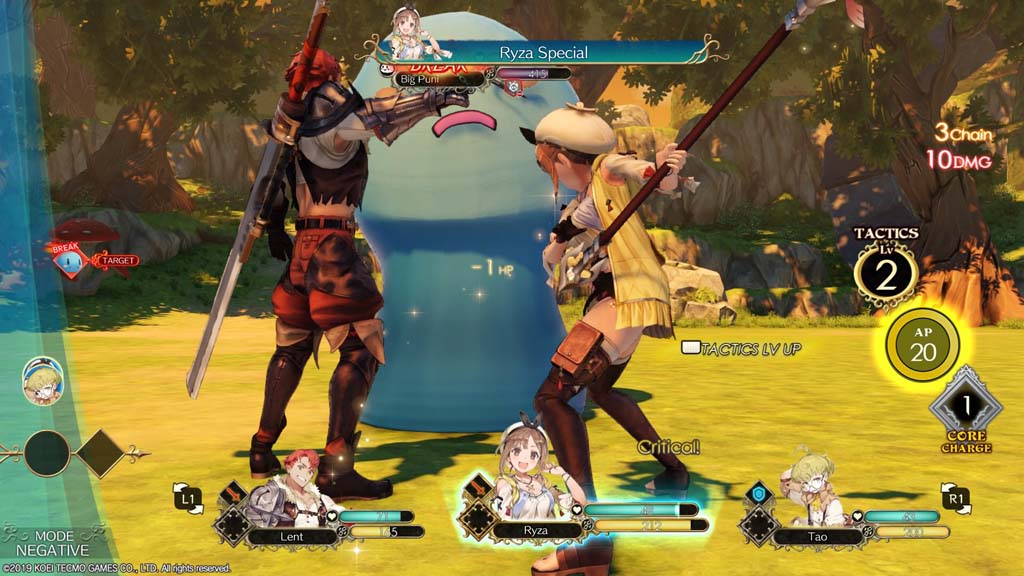This screenshot has width=1024, height=576.
Task: Click the Ryza Special skill banner
Action: tap(543, 52)
